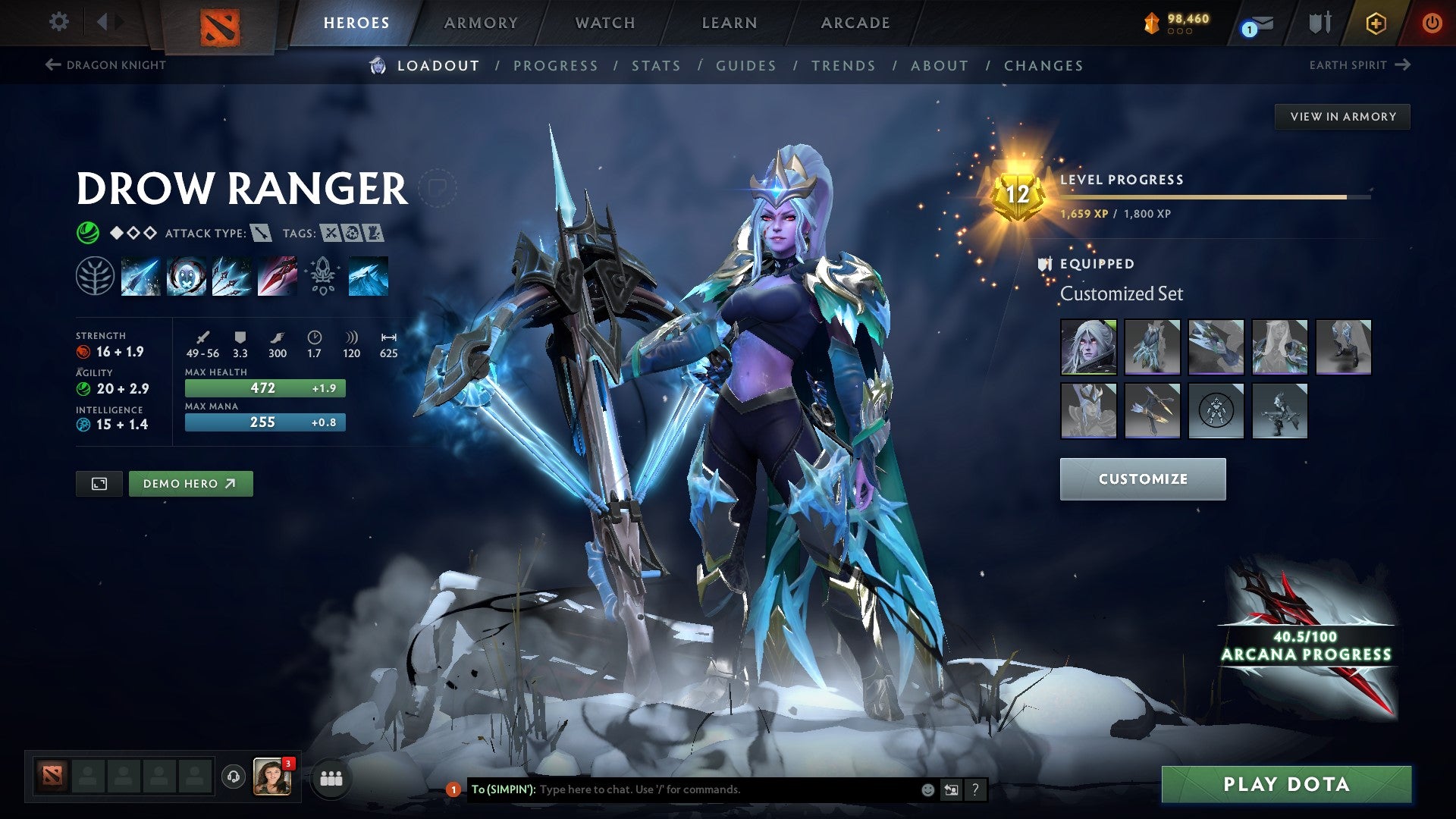Toggle fullscreen hero preview below the stats
This screenshot has height=819, width=1456.
coord(101,483)
